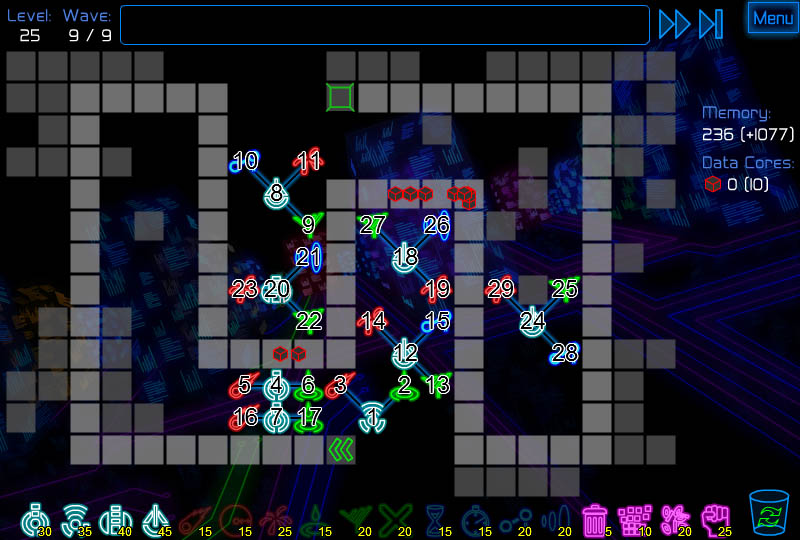Choose the linked-nodes module costing 20

(514, 519)
